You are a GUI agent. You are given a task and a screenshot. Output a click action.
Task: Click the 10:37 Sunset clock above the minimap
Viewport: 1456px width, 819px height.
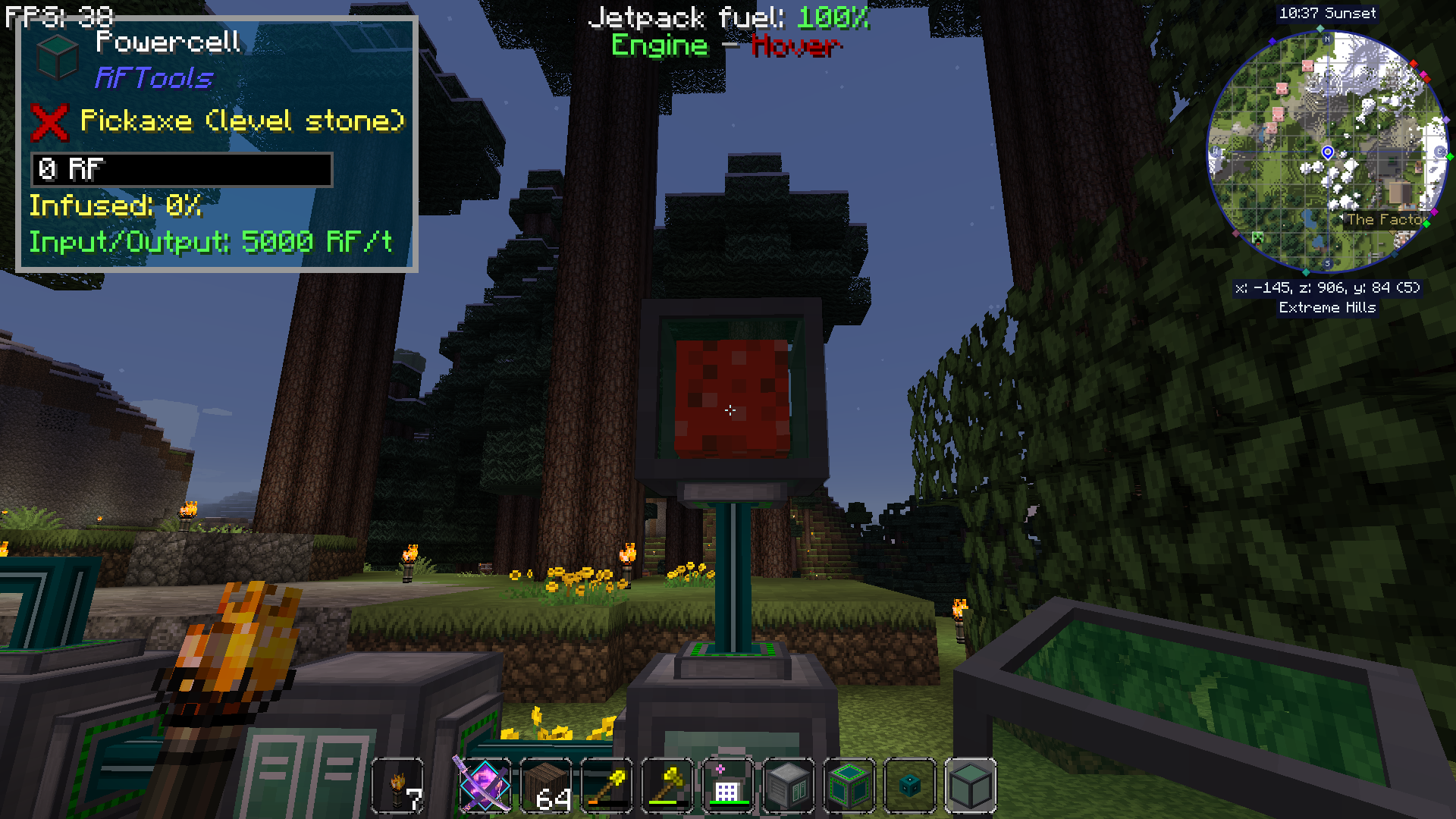click(x=1327, y=13)
